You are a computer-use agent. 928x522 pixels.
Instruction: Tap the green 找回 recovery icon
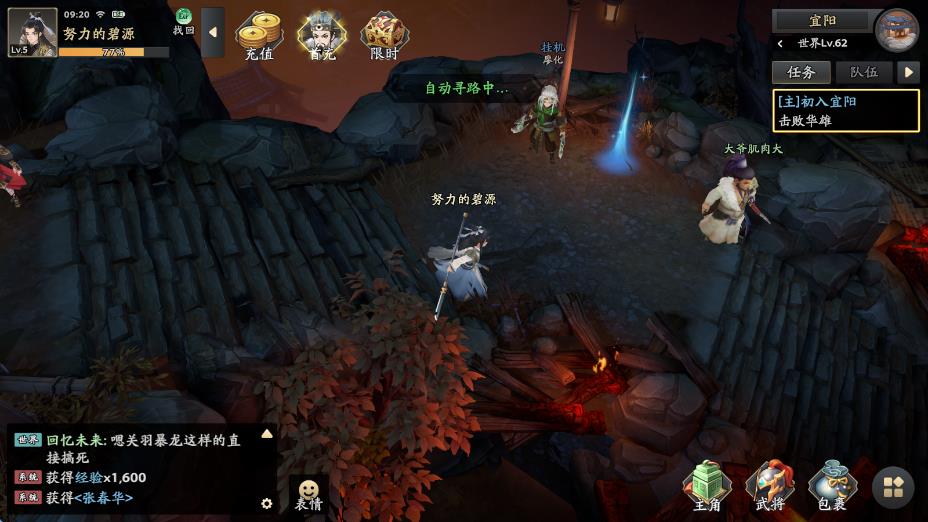coord(184,22)
